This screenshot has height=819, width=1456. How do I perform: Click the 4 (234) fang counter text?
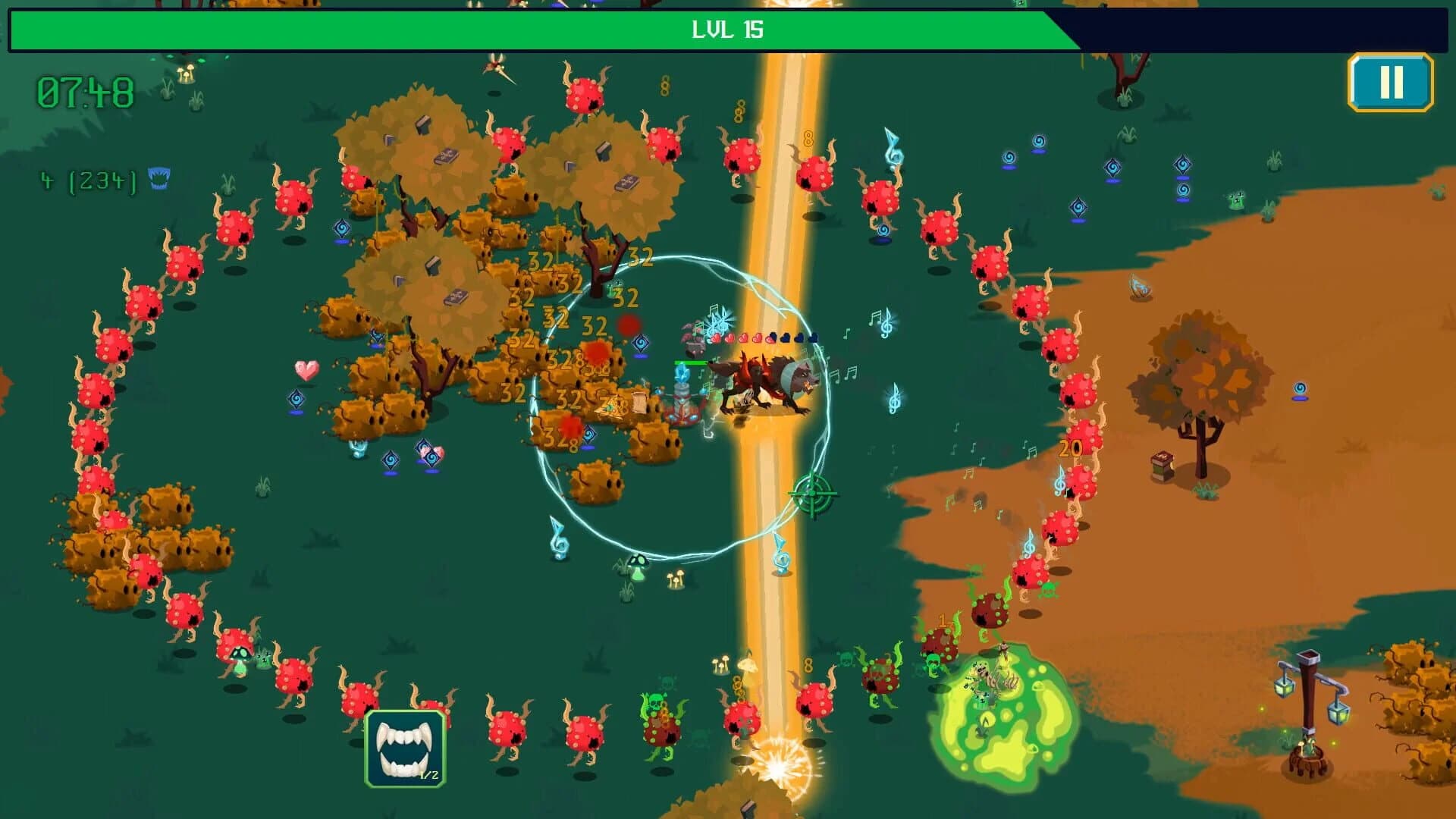pos(87,180)
